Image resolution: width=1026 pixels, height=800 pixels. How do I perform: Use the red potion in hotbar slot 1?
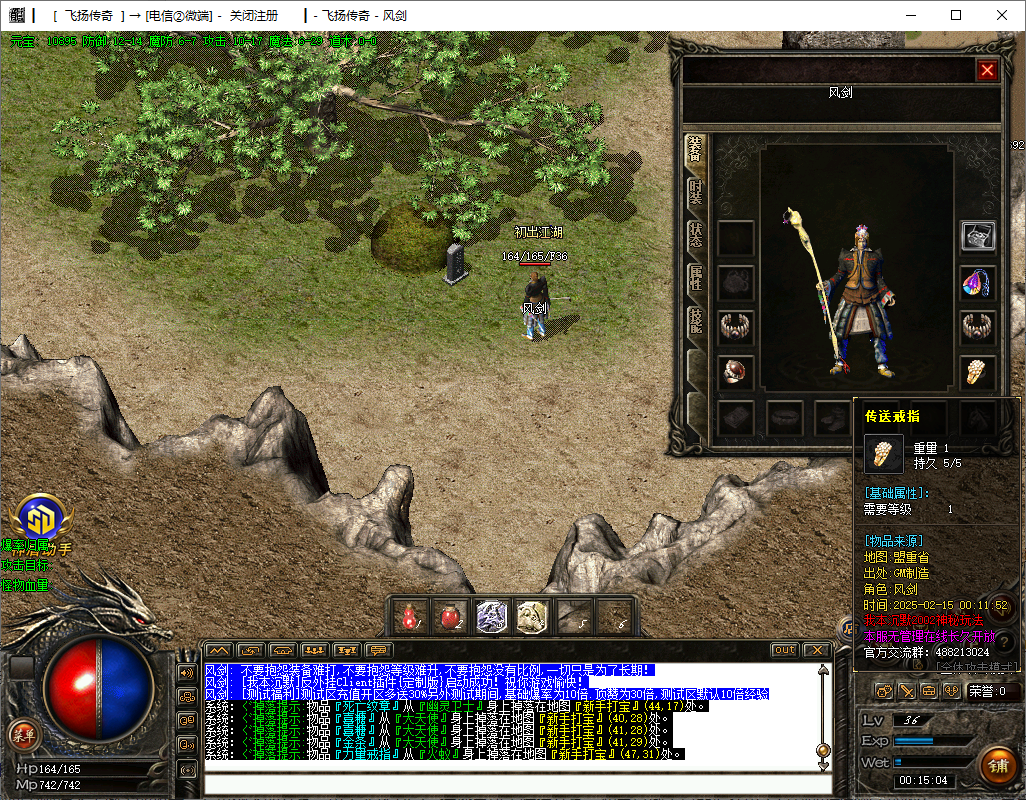(410, 617)
